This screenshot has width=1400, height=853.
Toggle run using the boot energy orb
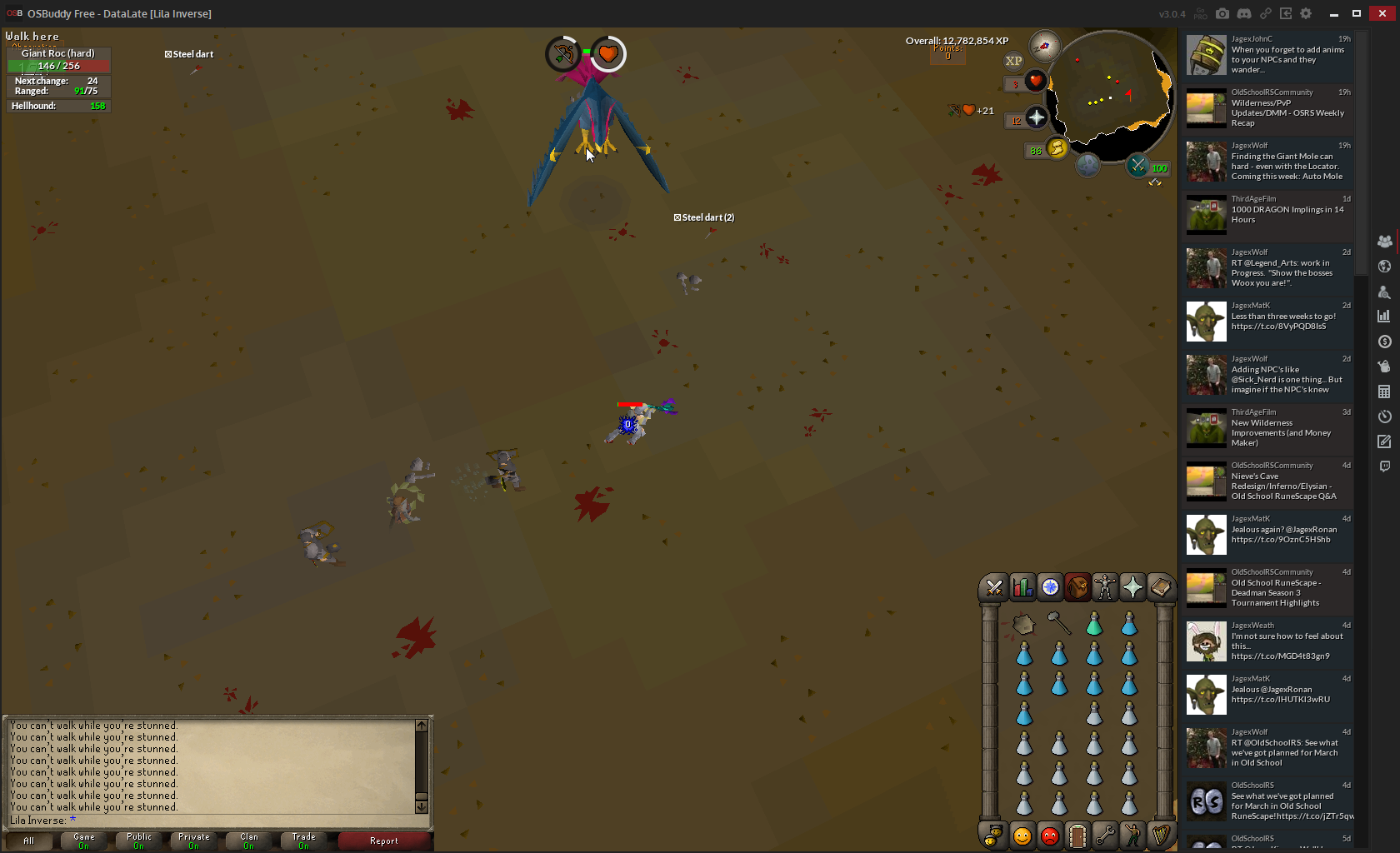[1057, 148]
